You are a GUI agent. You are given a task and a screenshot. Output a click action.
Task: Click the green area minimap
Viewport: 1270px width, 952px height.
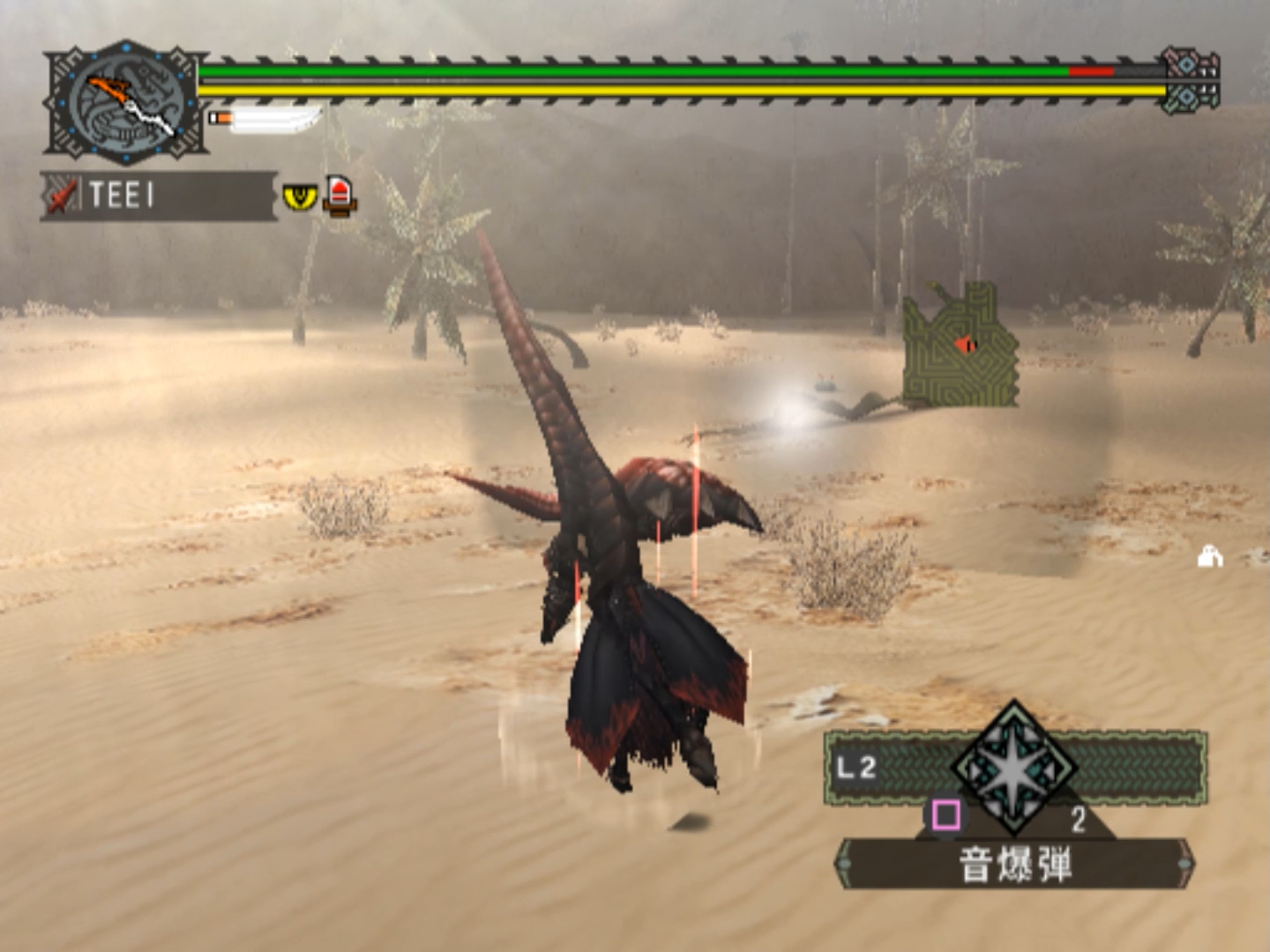960,346
